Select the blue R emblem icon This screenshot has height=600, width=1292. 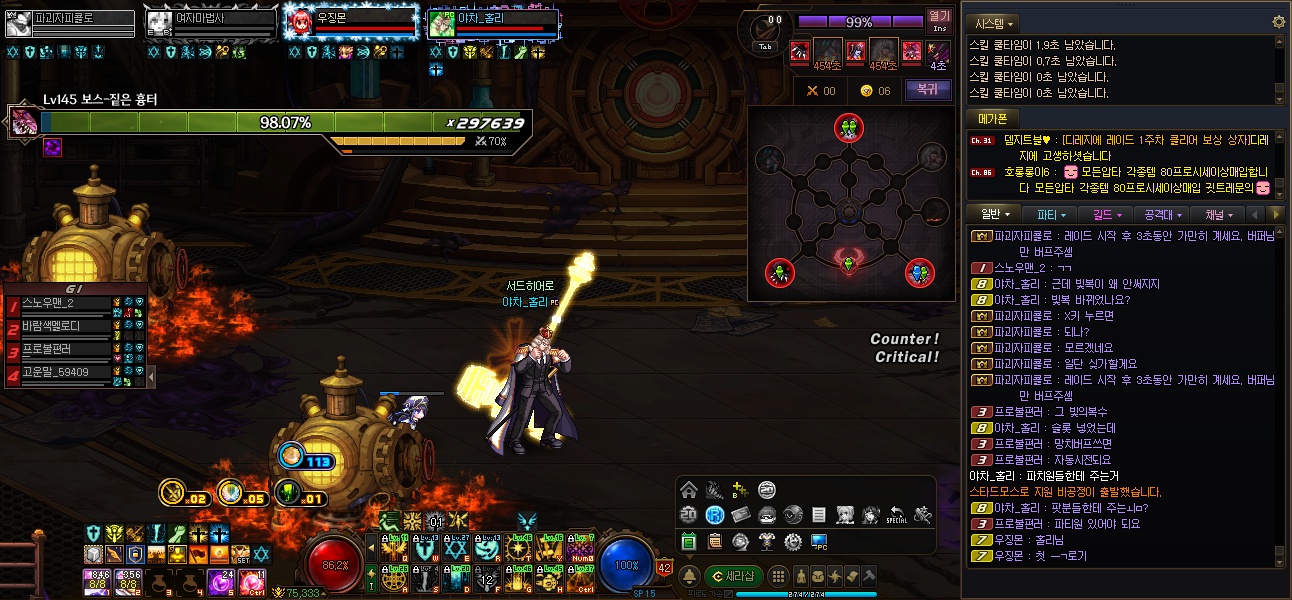[714, 515]
